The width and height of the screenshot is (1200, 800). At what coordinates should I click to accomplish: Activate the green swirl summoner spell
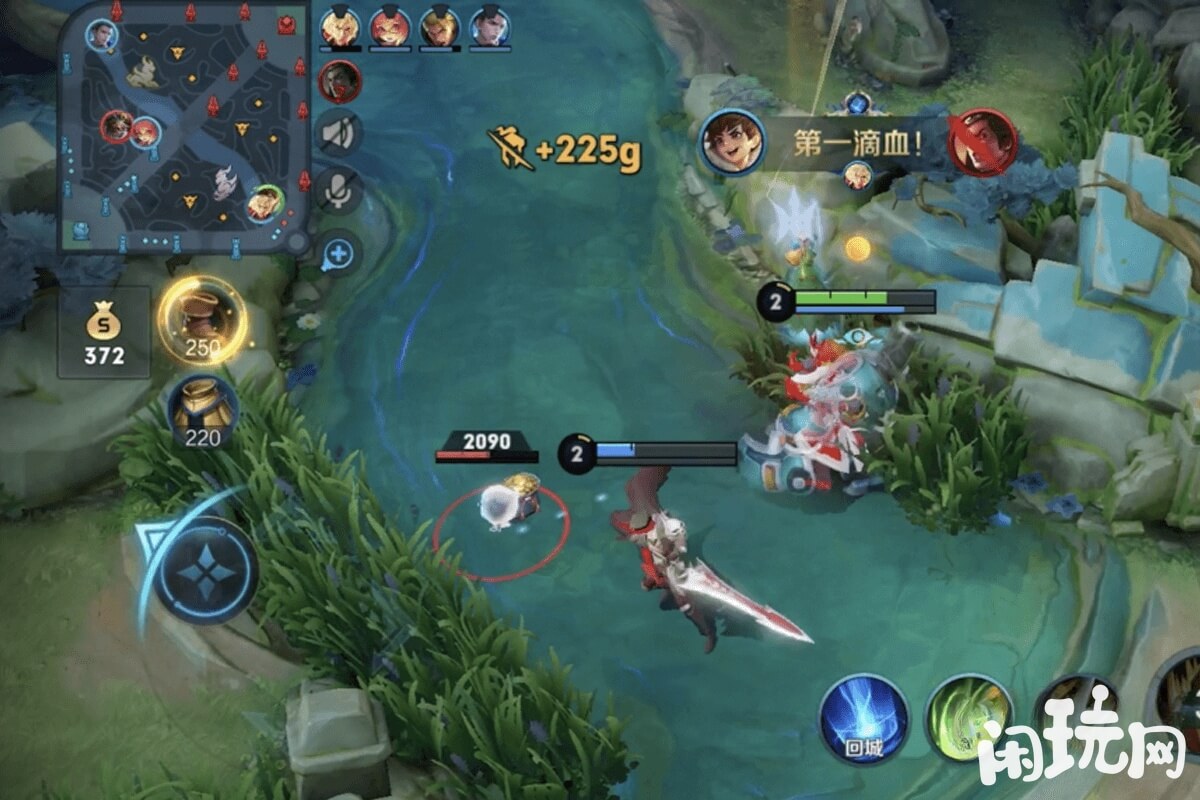coord(968,718)
